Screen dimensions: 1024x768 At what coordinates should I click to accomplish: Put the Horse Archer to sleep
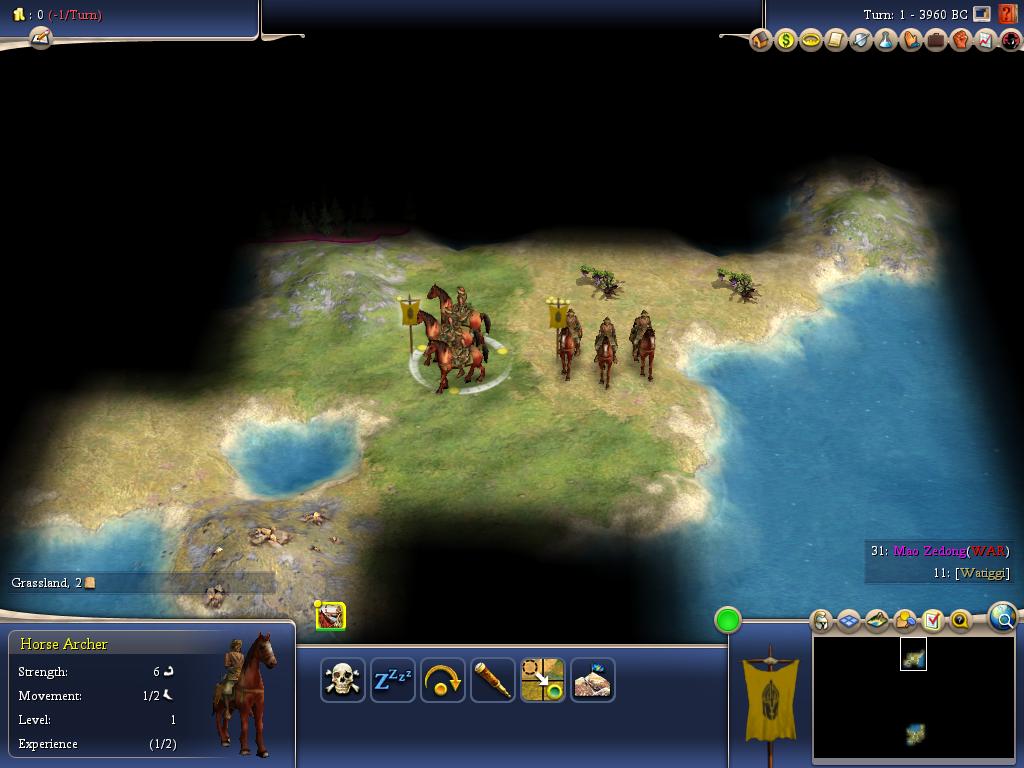pos(392,681)
